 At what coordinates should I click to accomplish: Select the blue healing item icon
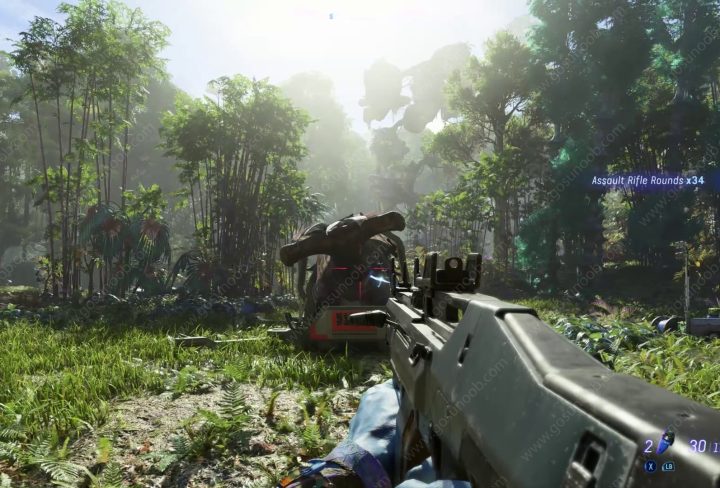point(665,441)
